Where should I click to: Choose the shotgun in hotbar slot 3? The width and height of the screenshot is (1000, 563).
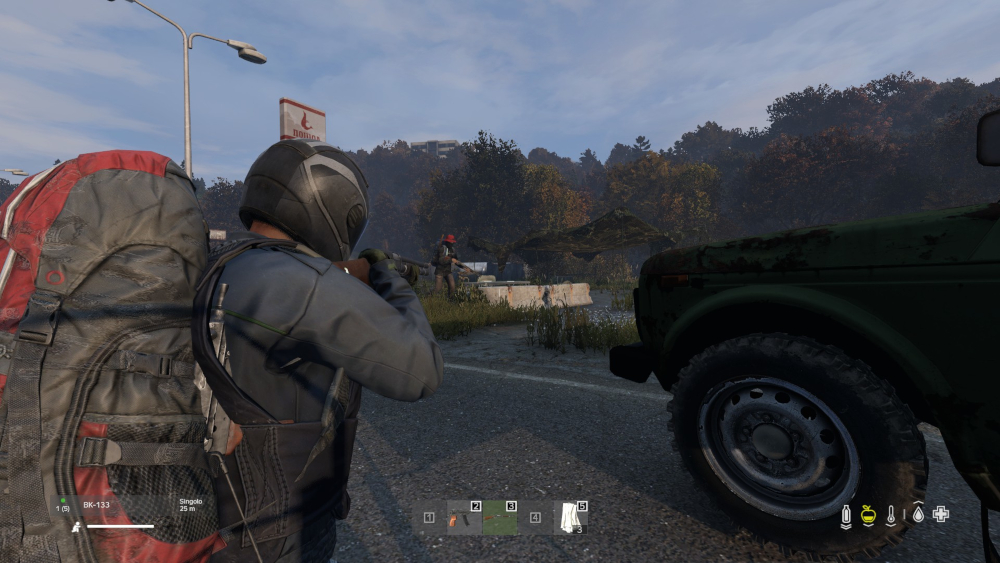500,518
